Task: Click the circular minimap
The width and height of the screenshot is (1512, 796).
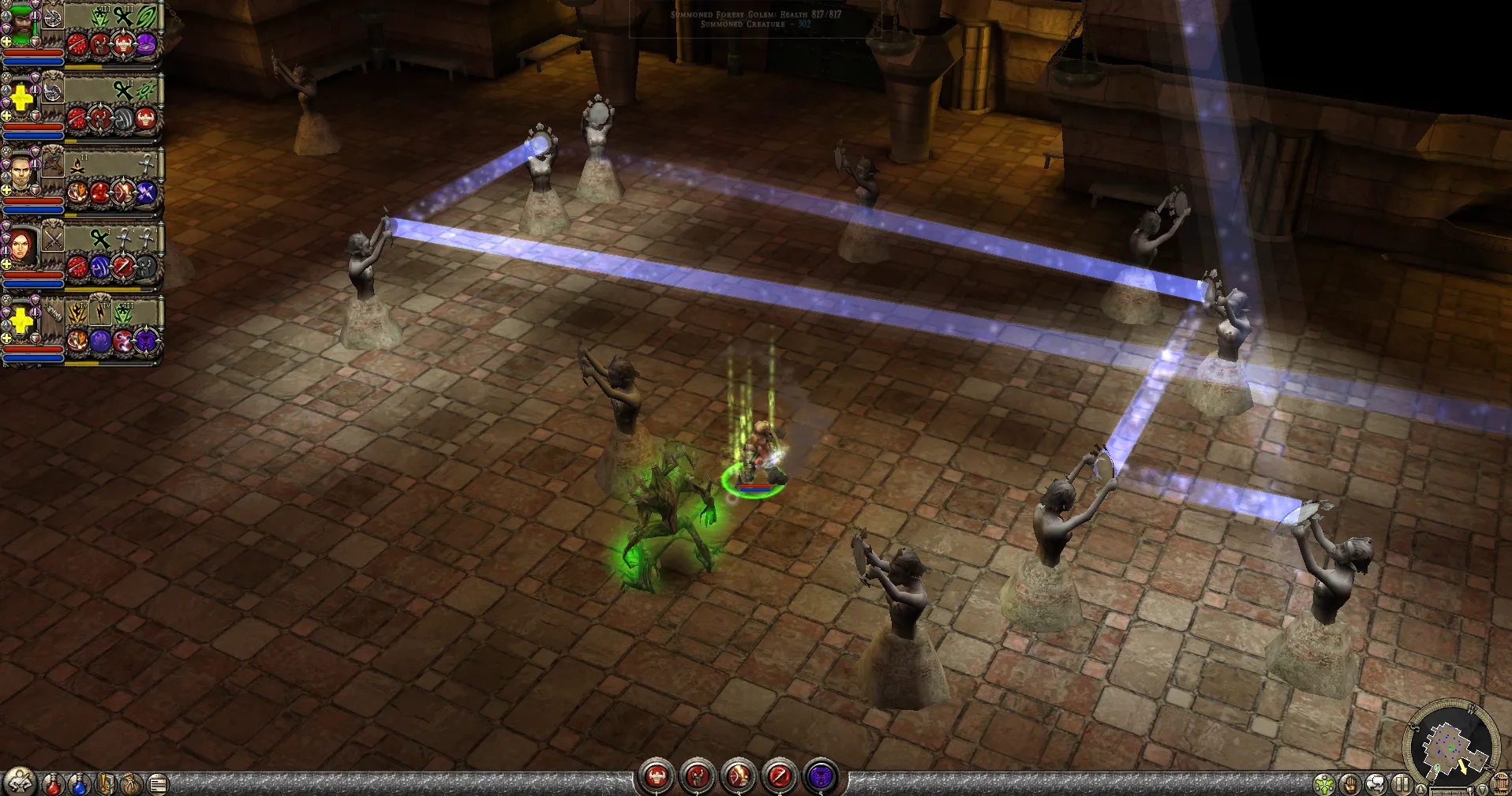Action: (1450, 744)
